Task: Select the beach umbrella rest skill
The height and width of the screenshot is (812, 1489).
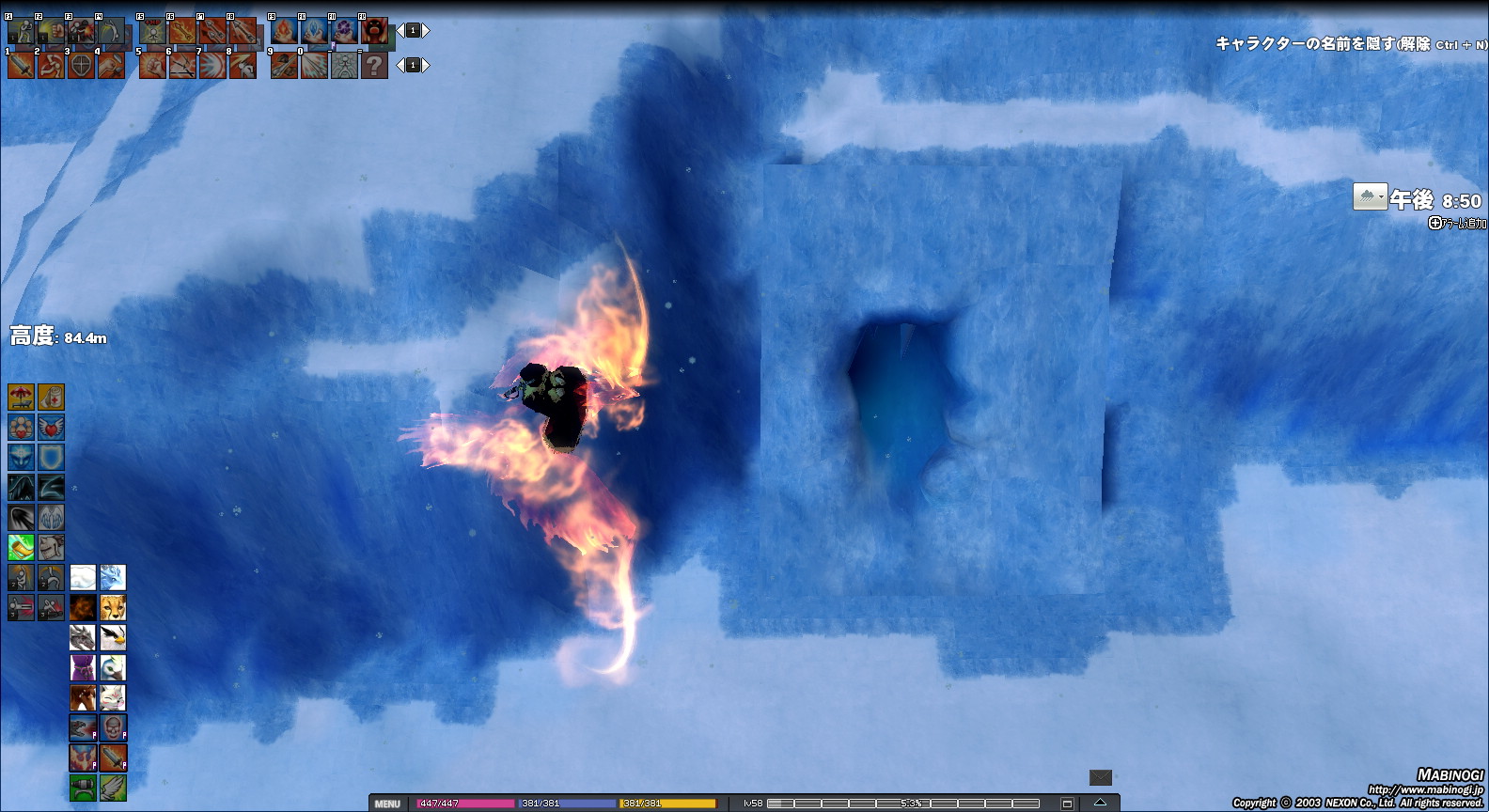Action: tap(21, 397)
